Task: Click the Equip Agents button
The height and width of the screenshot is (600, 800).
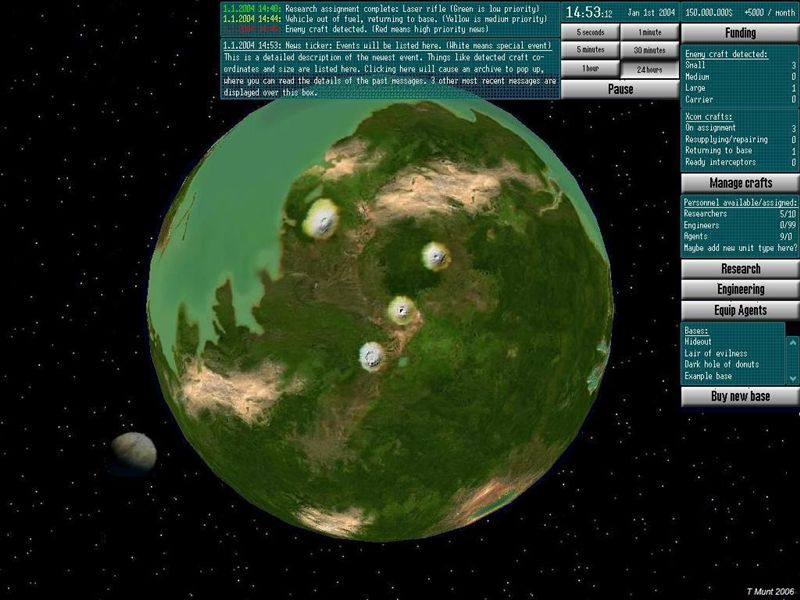Action: (x=740, y=310)
